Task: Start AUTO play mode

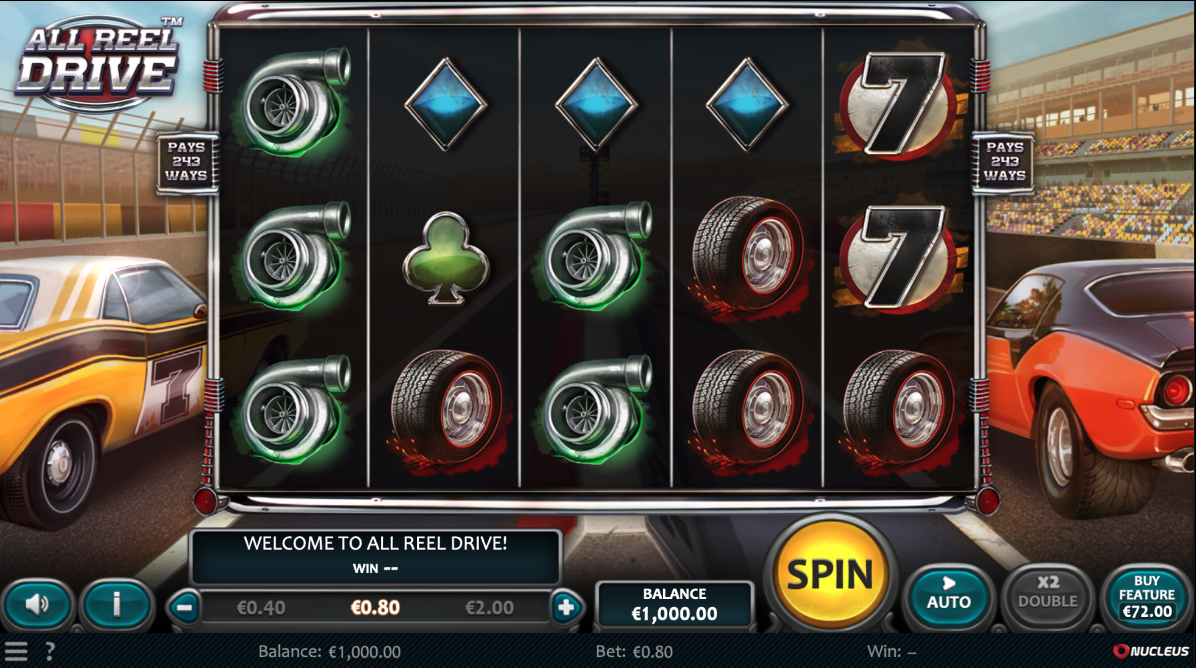Action: coord(948,593)
